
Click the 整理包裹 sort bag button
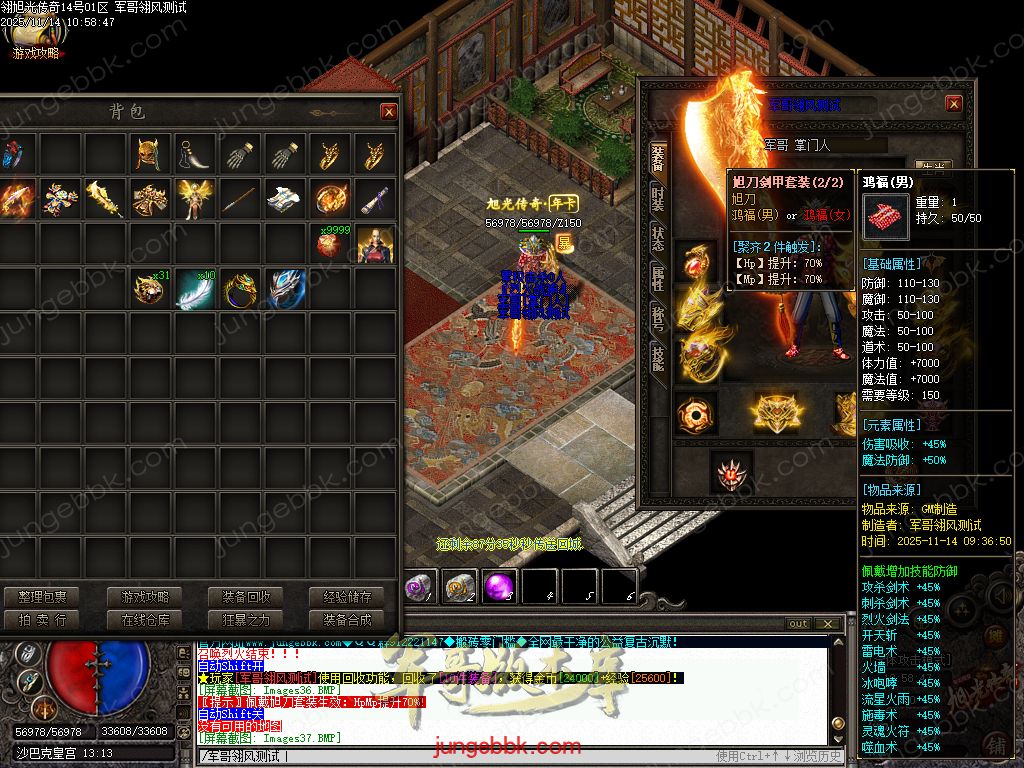click(x=42, y=597)
